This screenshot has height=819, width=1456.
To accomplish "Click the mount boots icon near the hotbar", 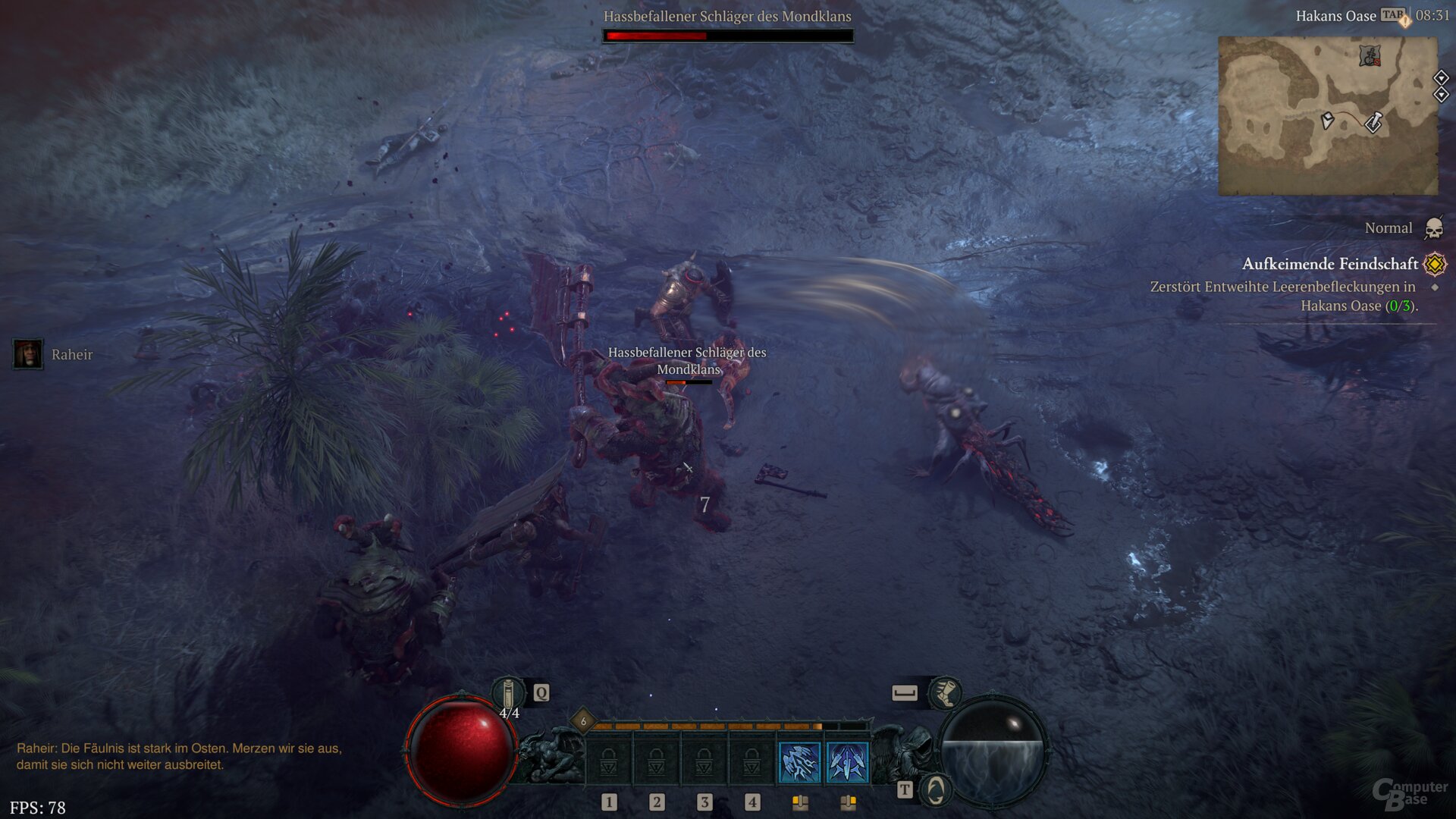I will [945, 695].
